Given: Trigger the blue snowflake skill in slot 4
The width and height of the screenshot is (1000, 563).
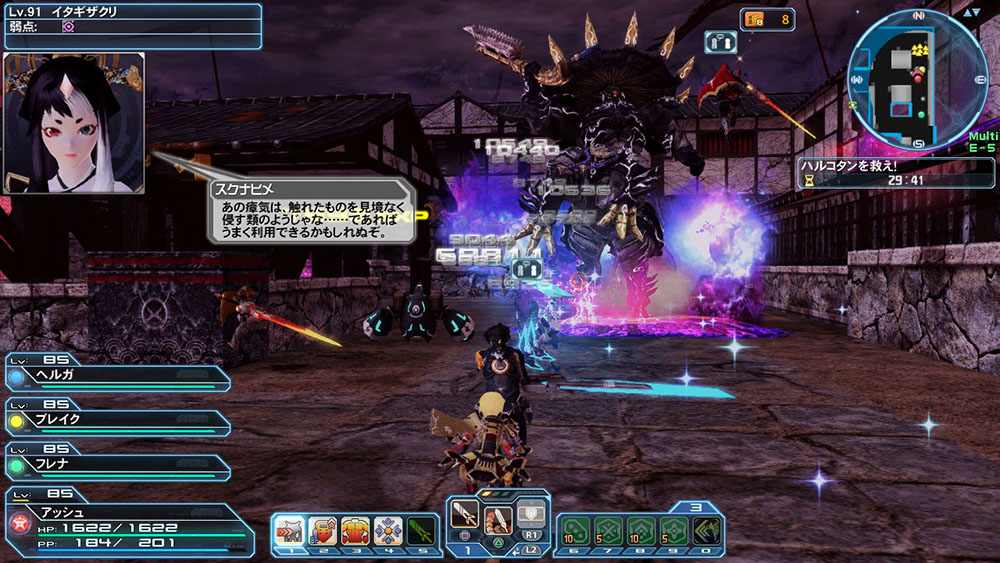Looking at the screenshot, I should coord(388,529).
